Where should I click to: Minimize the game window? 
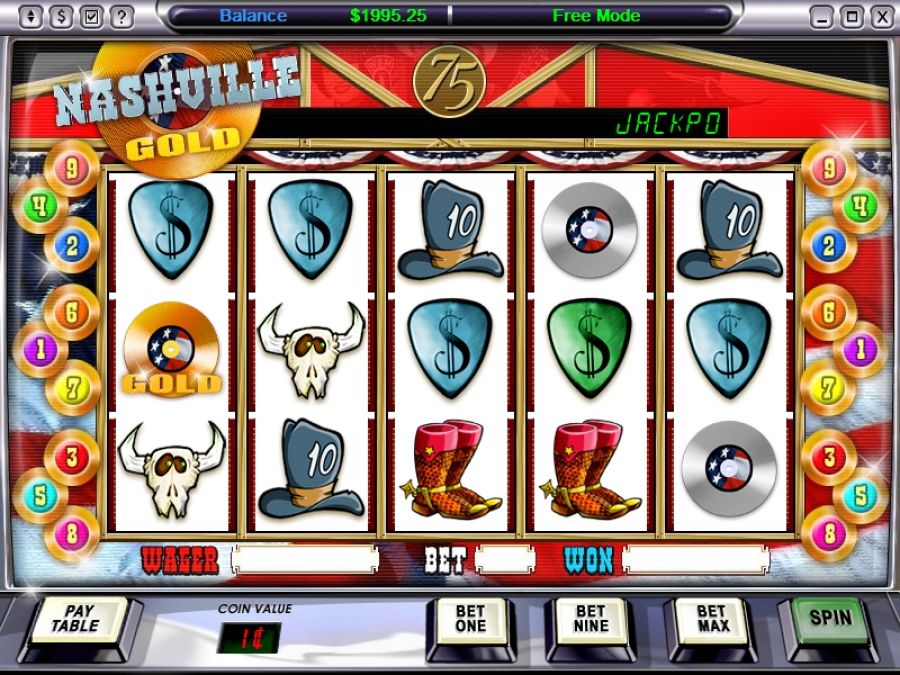pyautogui.click(x=822, y=17)
